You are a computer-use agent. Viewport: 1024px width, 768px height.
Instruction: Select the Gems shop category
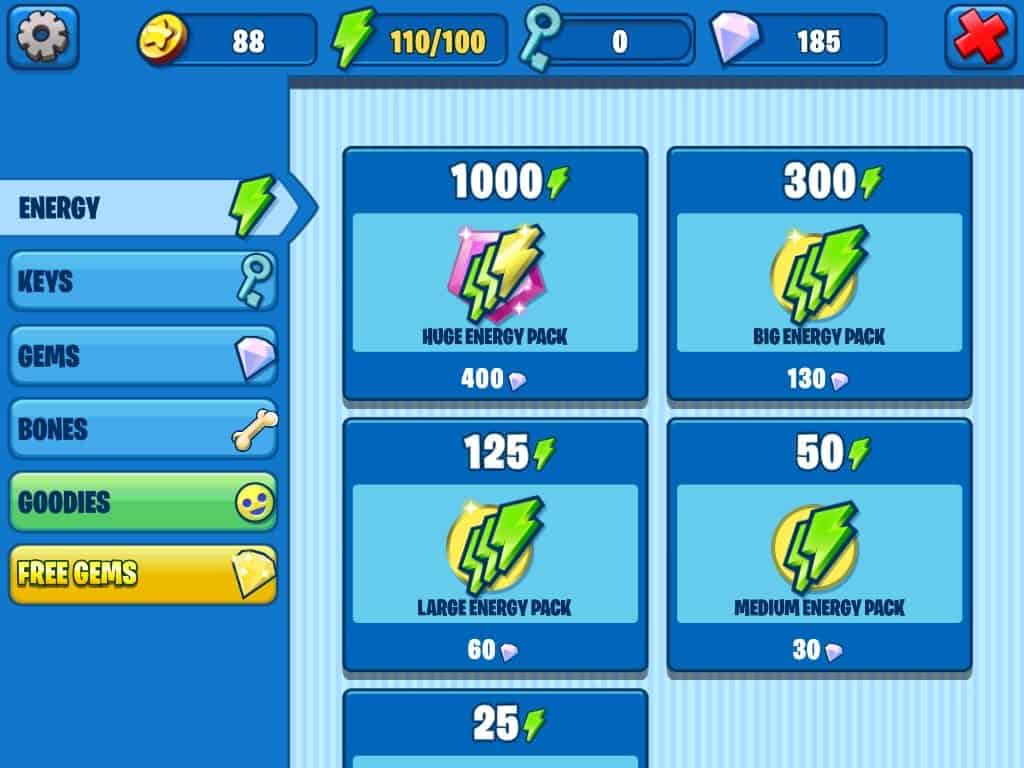point(143,356)
